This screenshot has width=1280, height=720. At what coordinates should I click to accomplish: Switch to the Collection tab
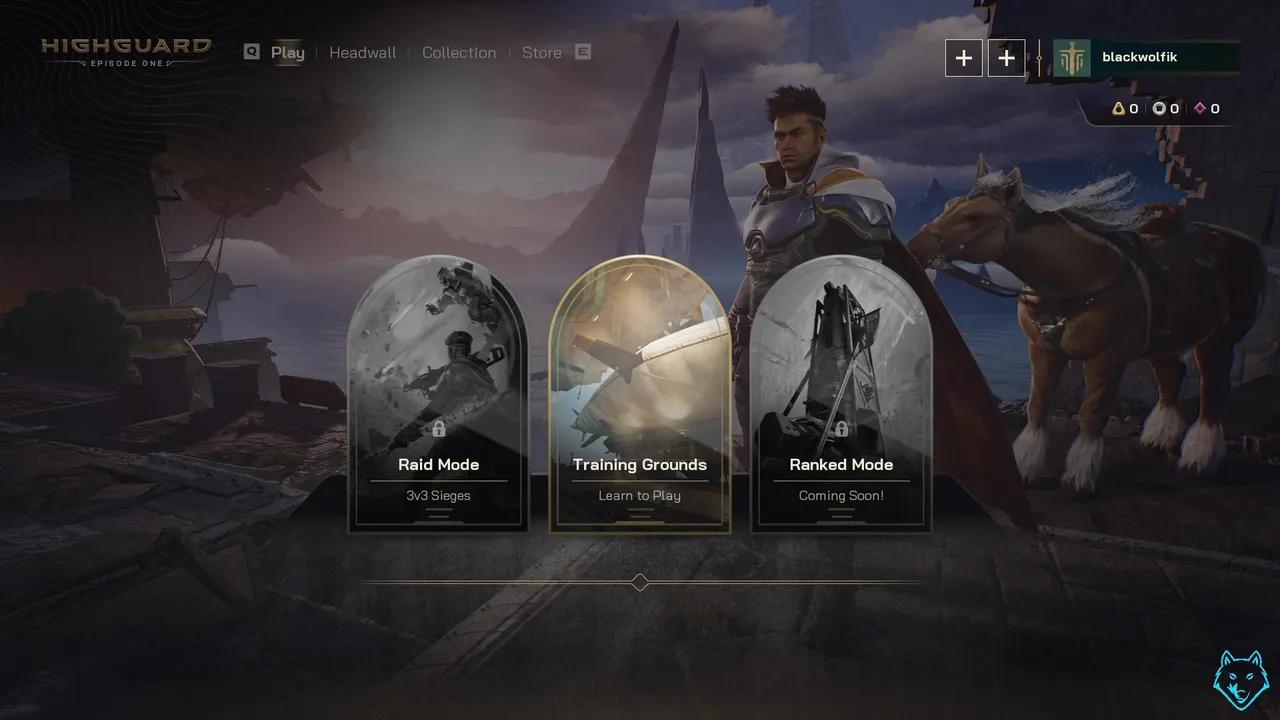pyautogui.click(x=459, y=52)
